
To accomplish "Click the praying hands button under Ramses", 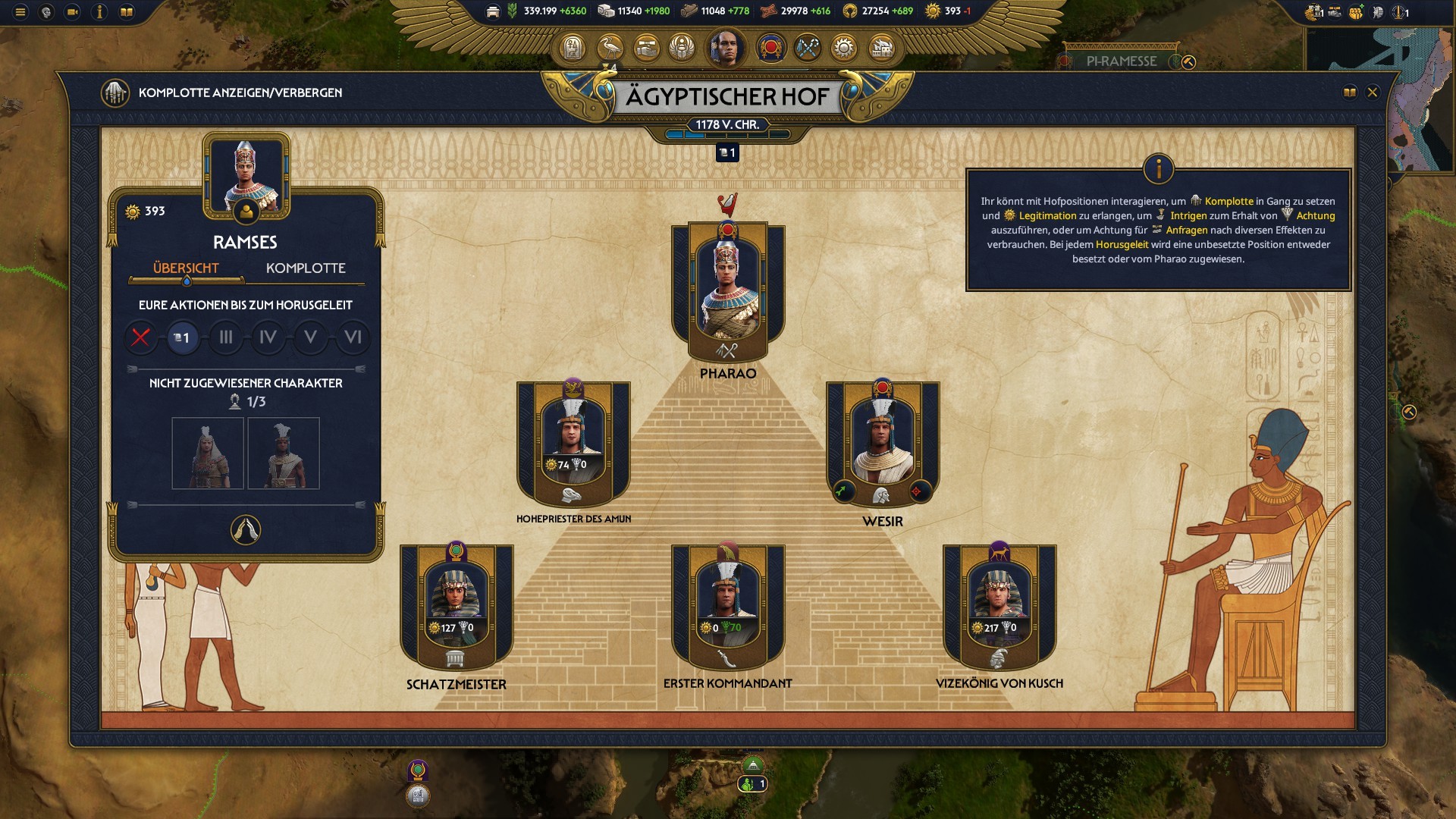I will (x=245, y=530).
